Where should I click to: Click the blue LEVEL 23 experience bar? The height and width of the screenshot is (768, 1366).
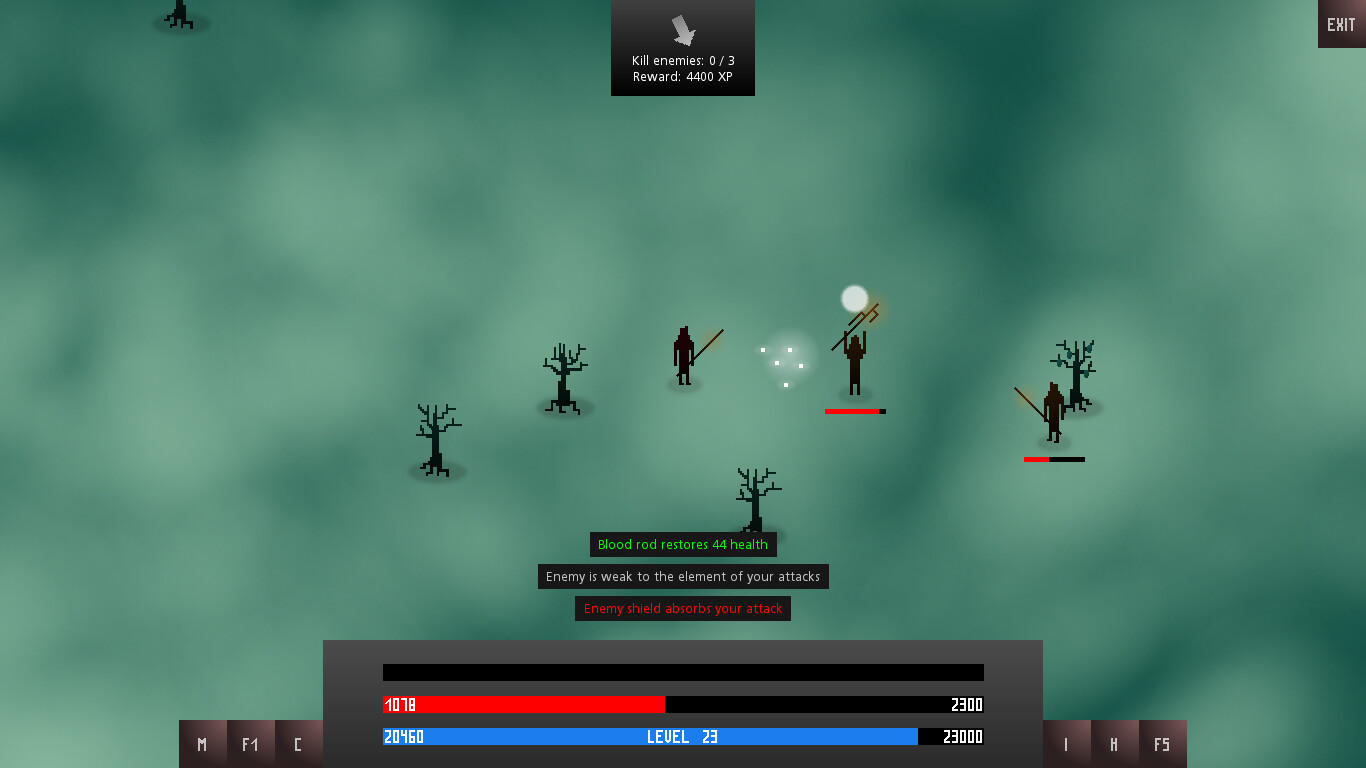[x=650, y=737]
